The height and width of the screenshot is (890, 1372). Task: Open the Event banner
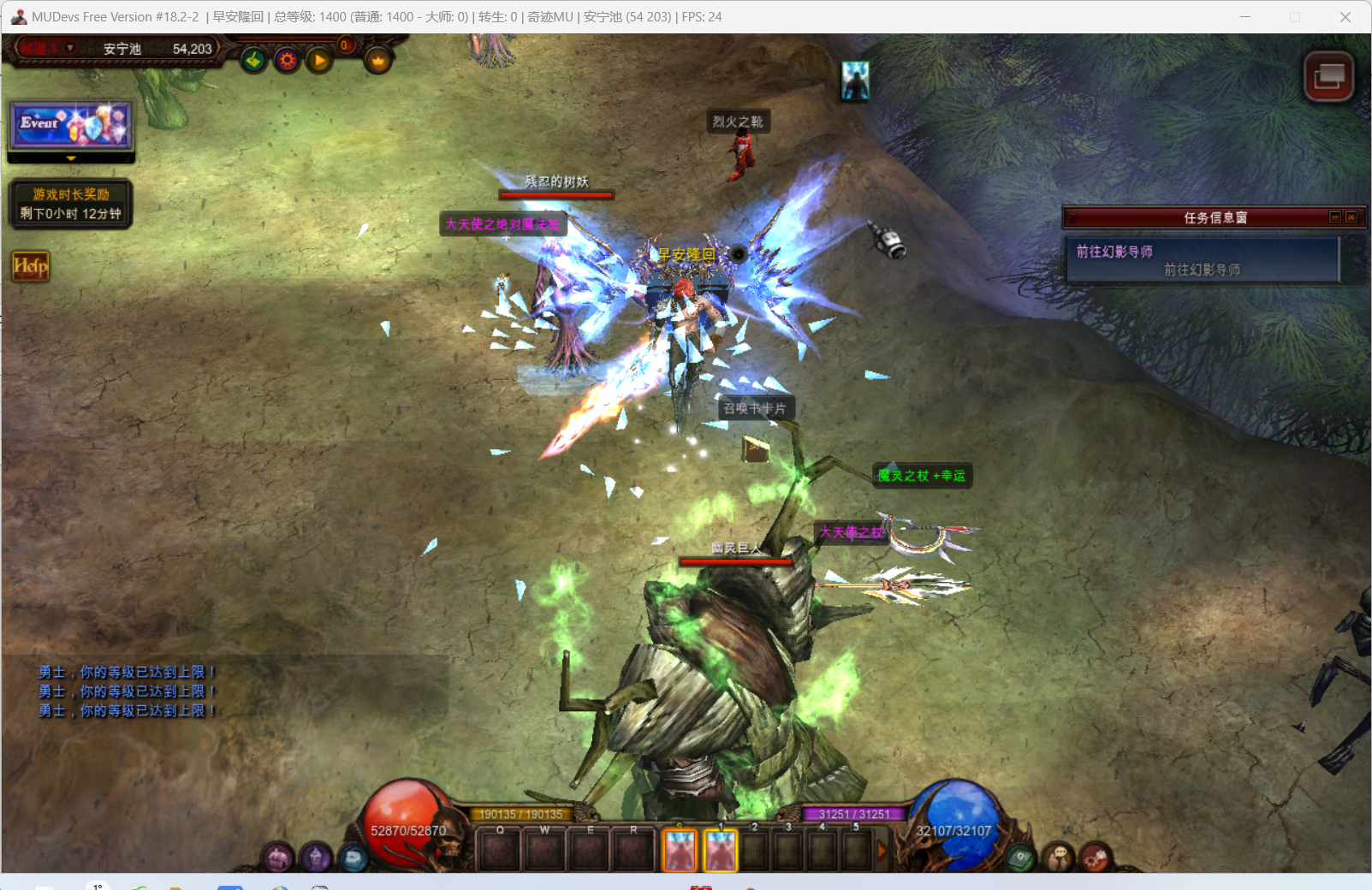(x=71, y=125)
